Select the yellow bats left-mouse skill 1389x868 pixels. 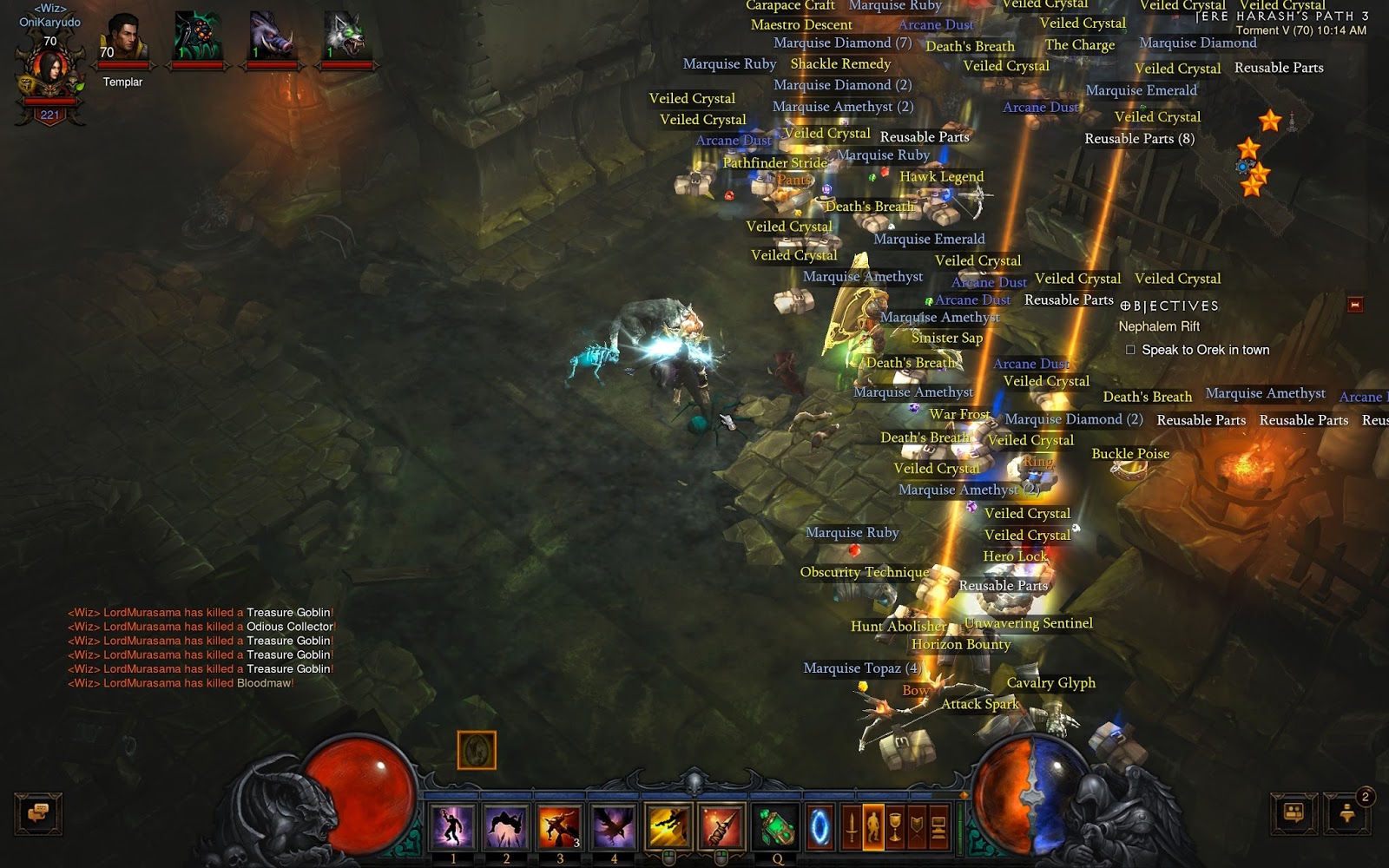668,825
